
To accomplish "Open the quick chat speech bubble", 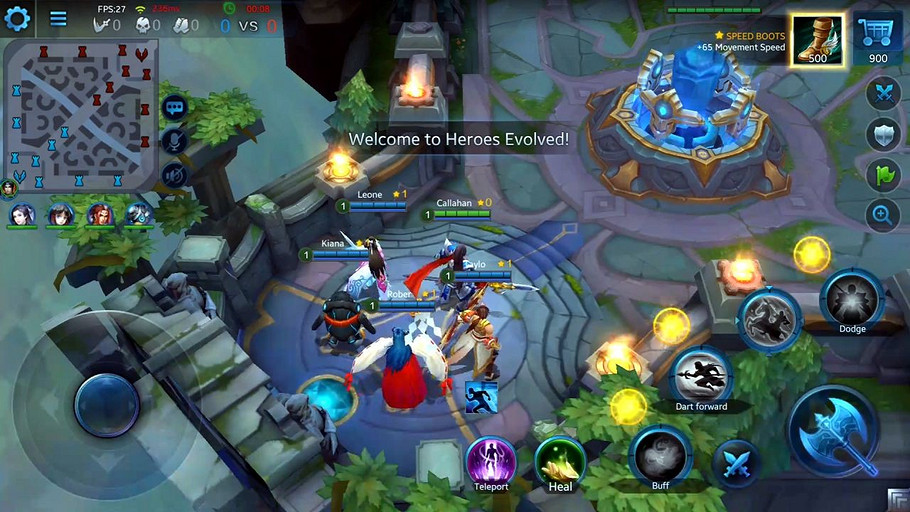I will 174,107.
